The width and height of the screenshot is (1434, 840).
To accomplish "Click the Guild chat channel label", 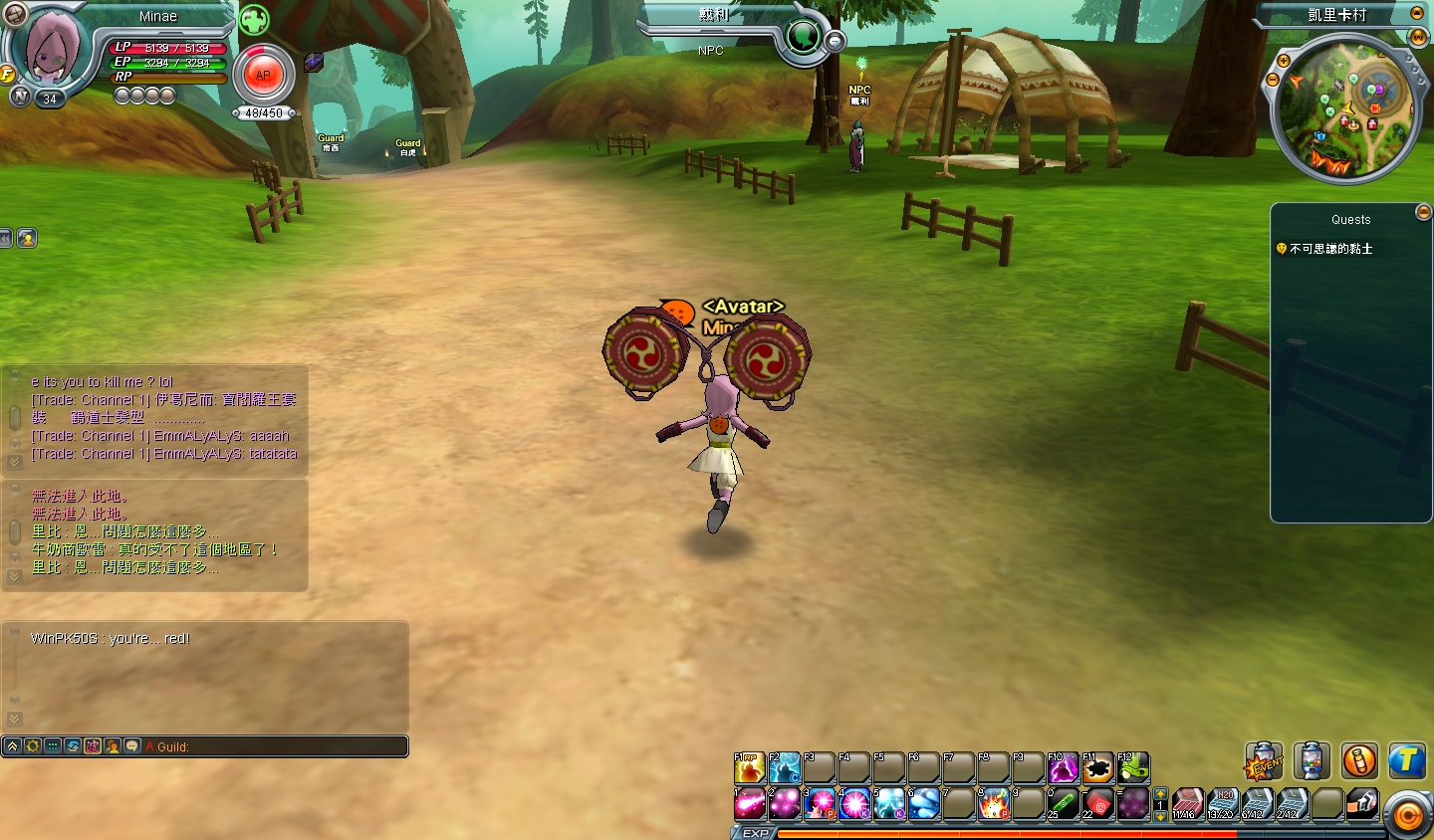I will [173, 746].
